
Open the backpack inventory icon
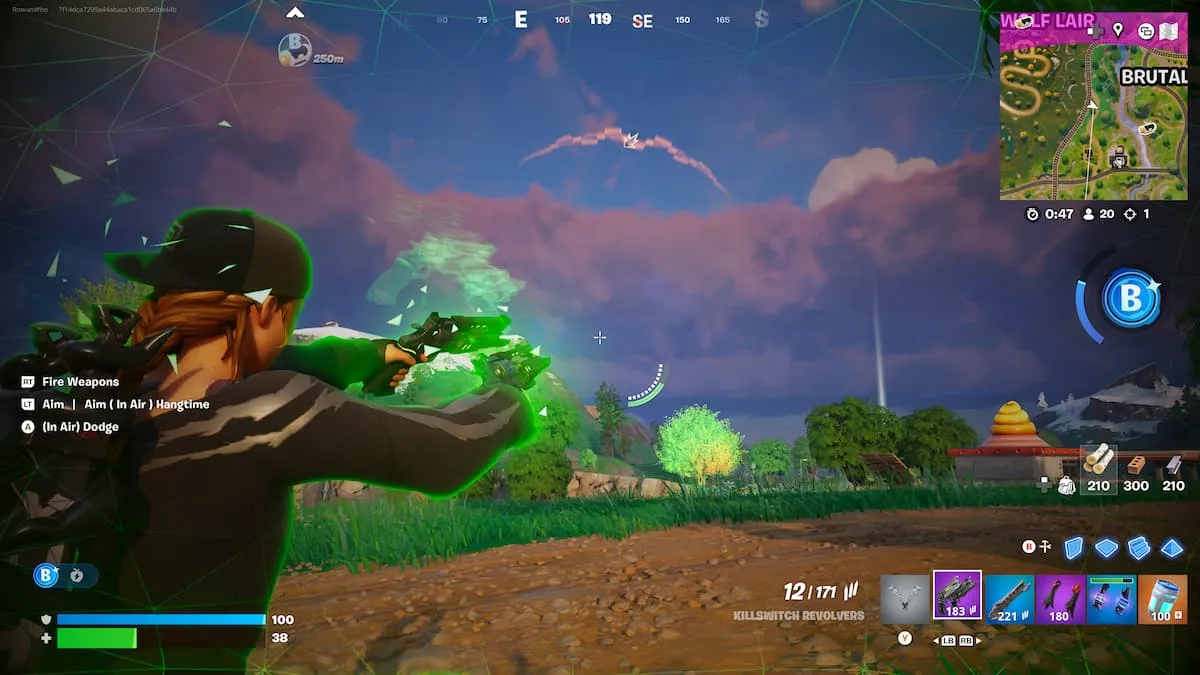[1065, 486]
